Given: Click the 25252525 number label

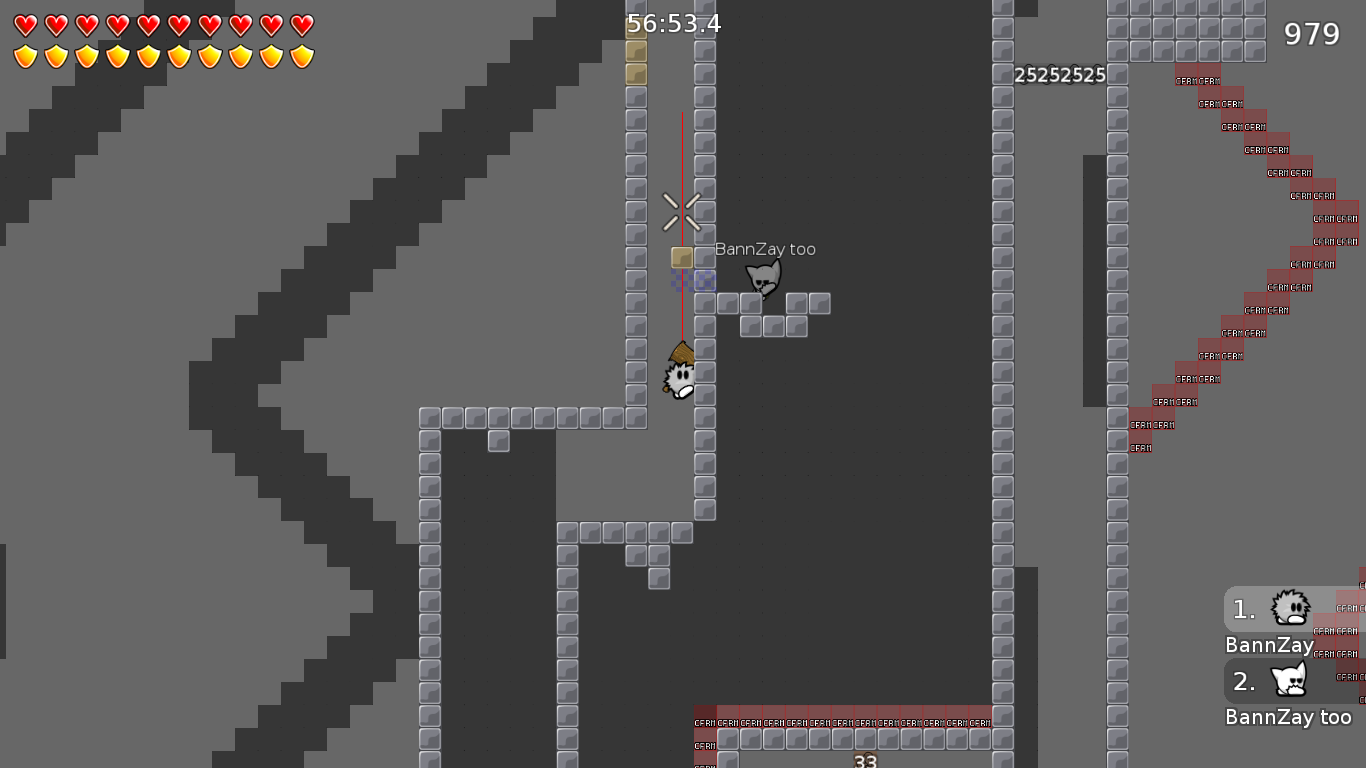Looking at the screenshot, I should (1060, 74).
